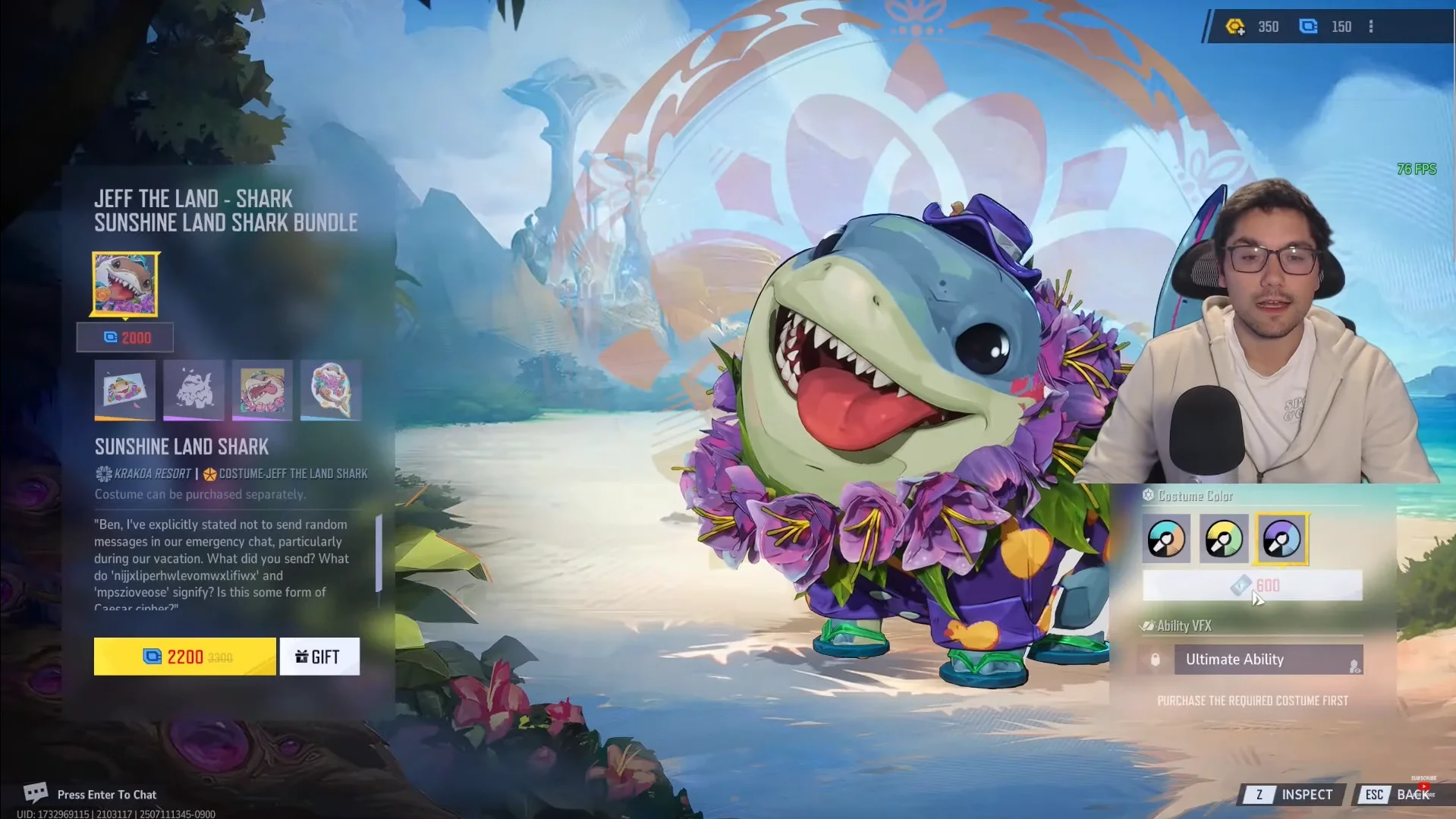The height and width of the screenshot is (819, 1456).
Task: Choose the purple and blue costume color
Action: pyautogui.click(x=1281, y=539)
